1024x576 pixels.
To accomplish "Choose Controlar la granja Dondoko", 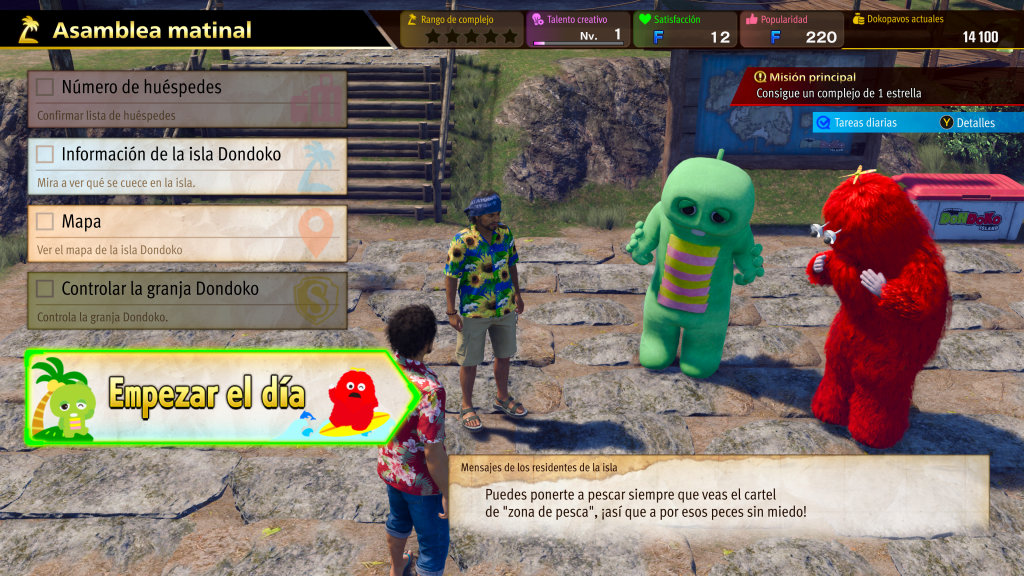I will point(187,300).
